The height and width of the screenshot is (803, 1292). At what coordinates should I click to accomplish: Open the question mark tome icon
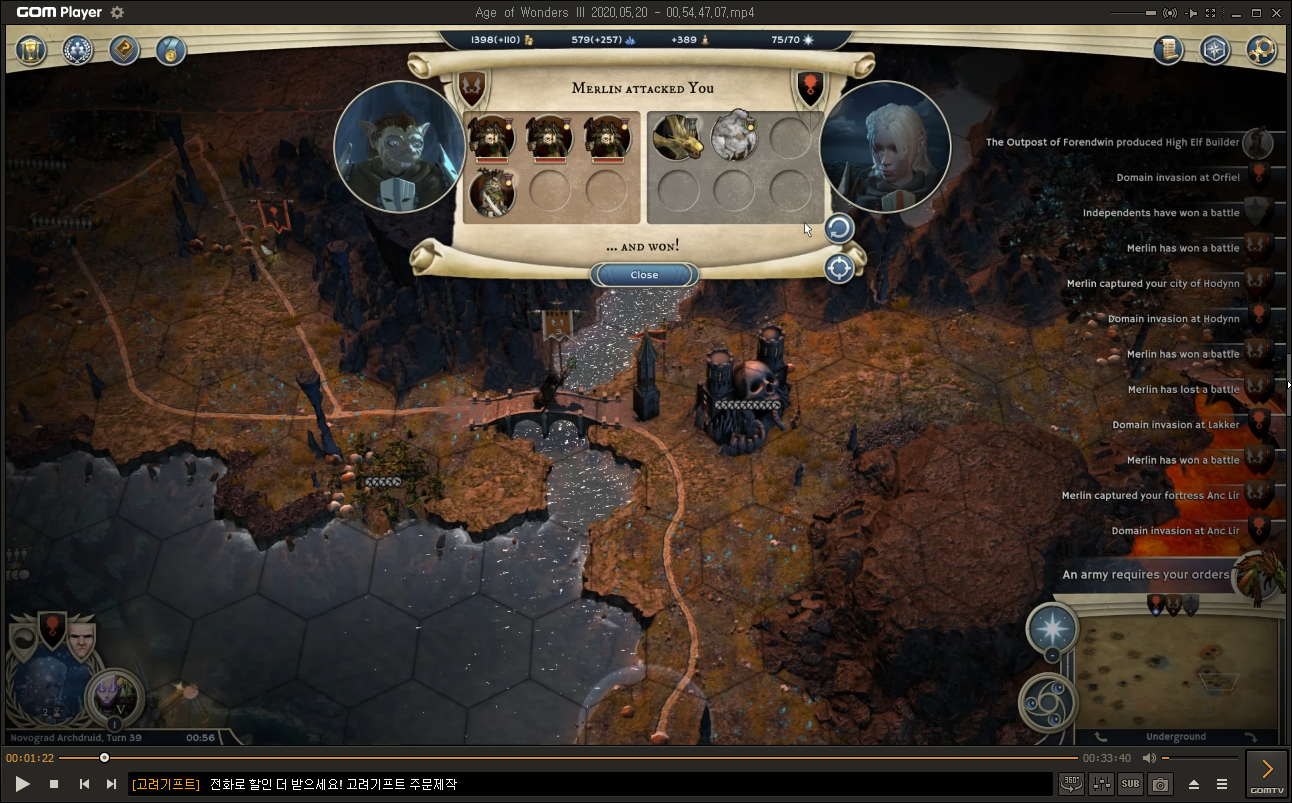point(124,50)
